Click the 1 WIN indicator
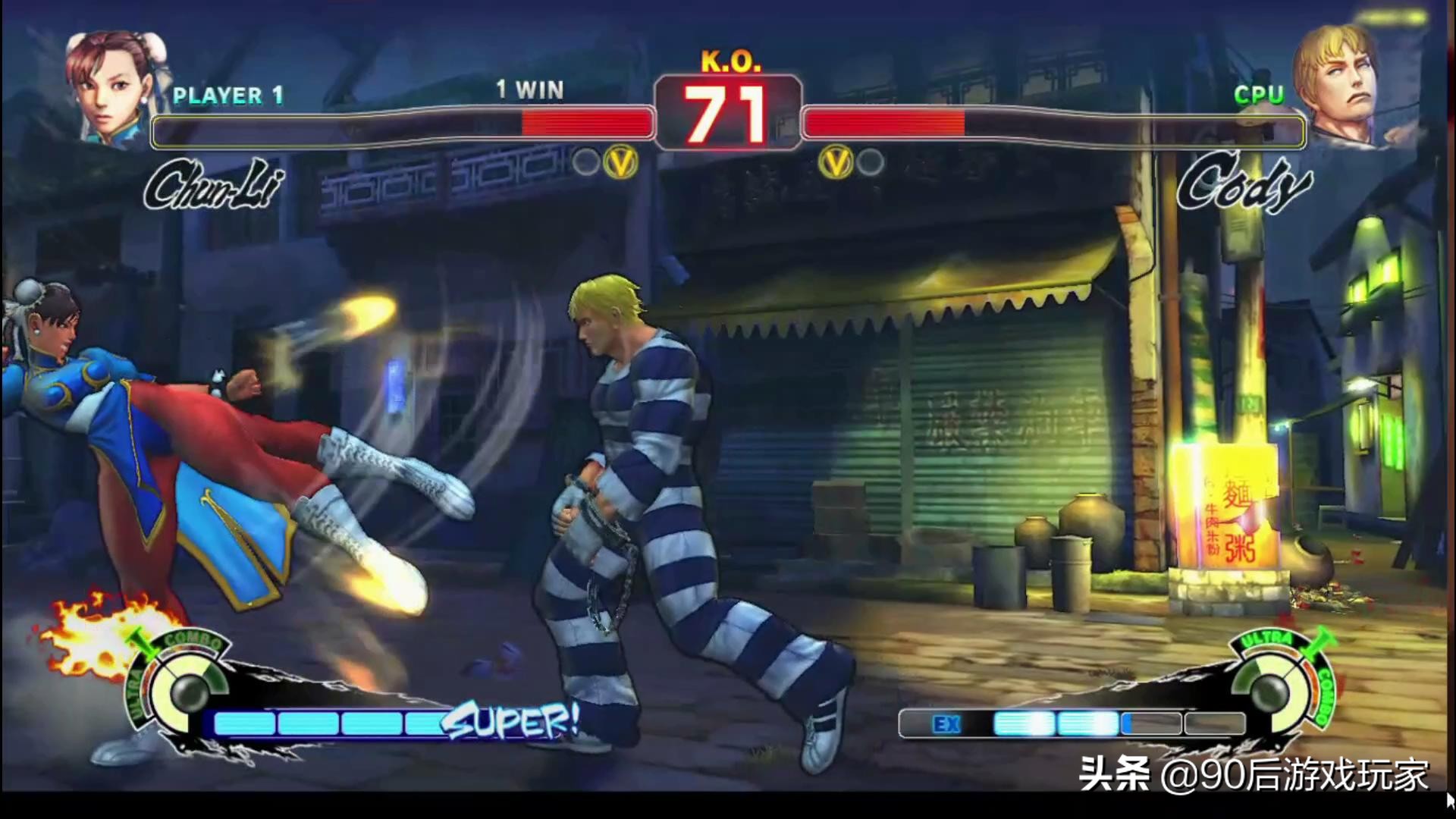Viewport: 1456px width, 819px height. point(529,90)
